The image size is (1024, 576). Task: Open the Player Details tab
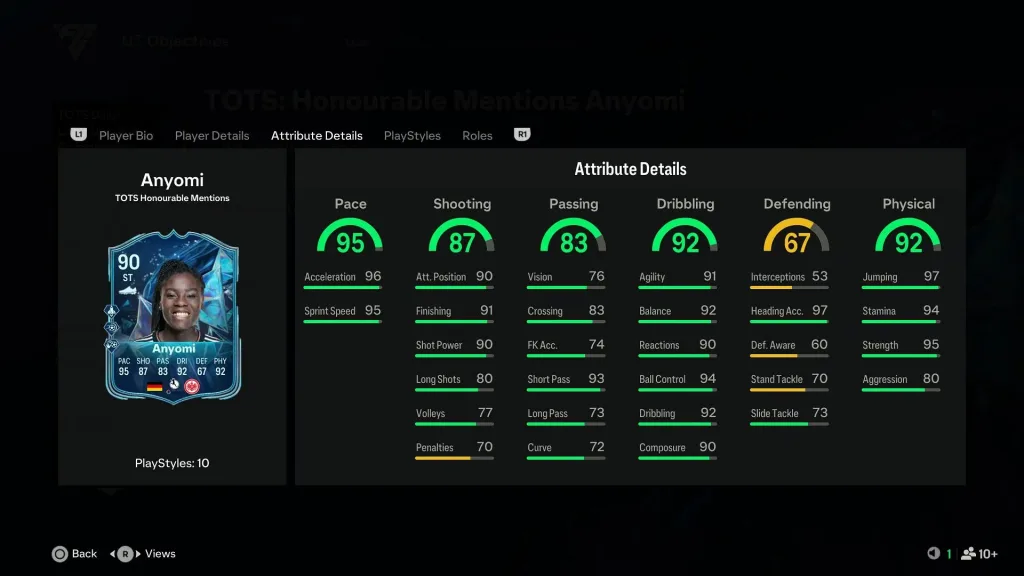212,135
